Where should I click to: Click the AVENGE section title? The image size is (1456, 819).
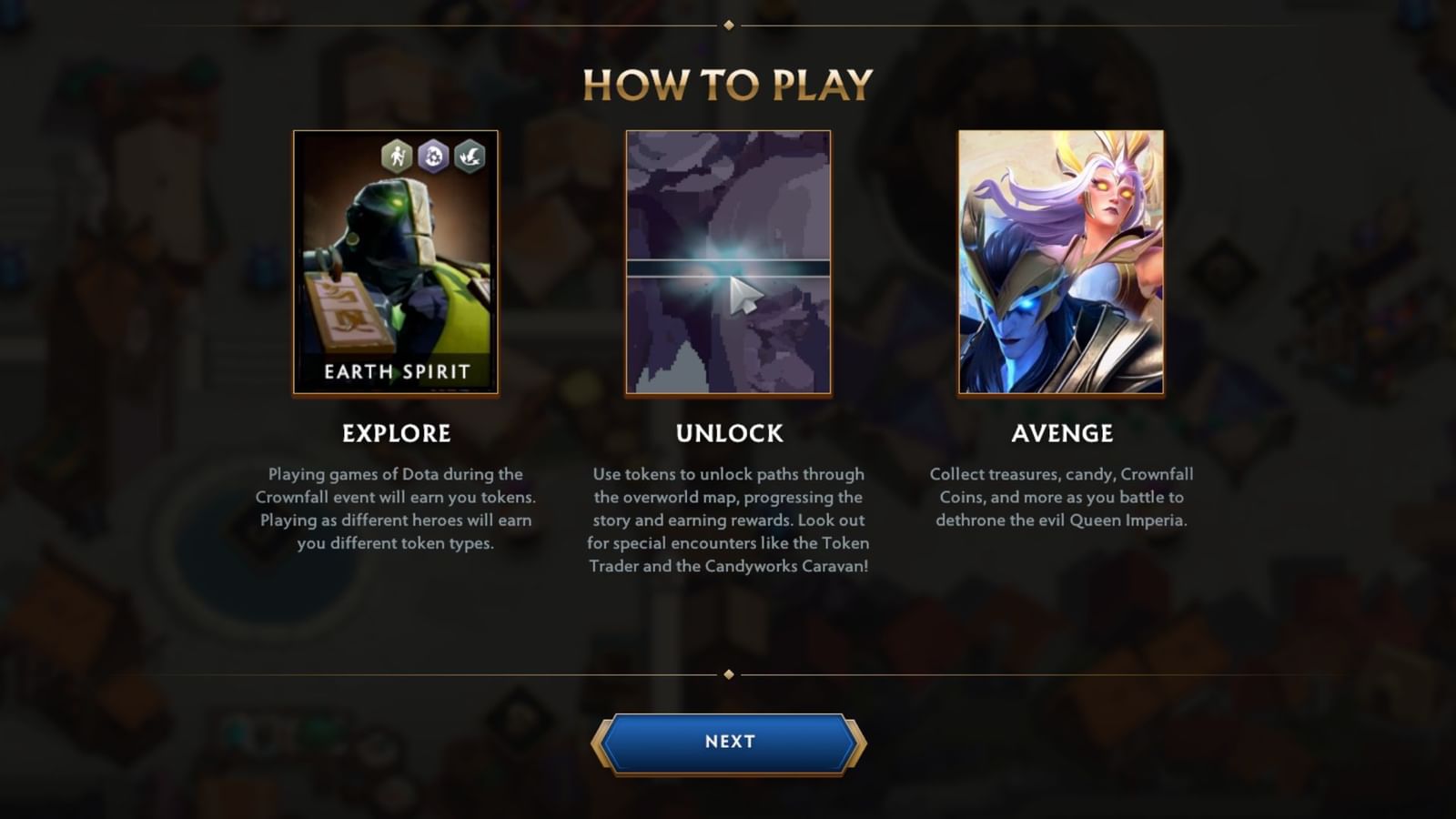[1061, 434]
